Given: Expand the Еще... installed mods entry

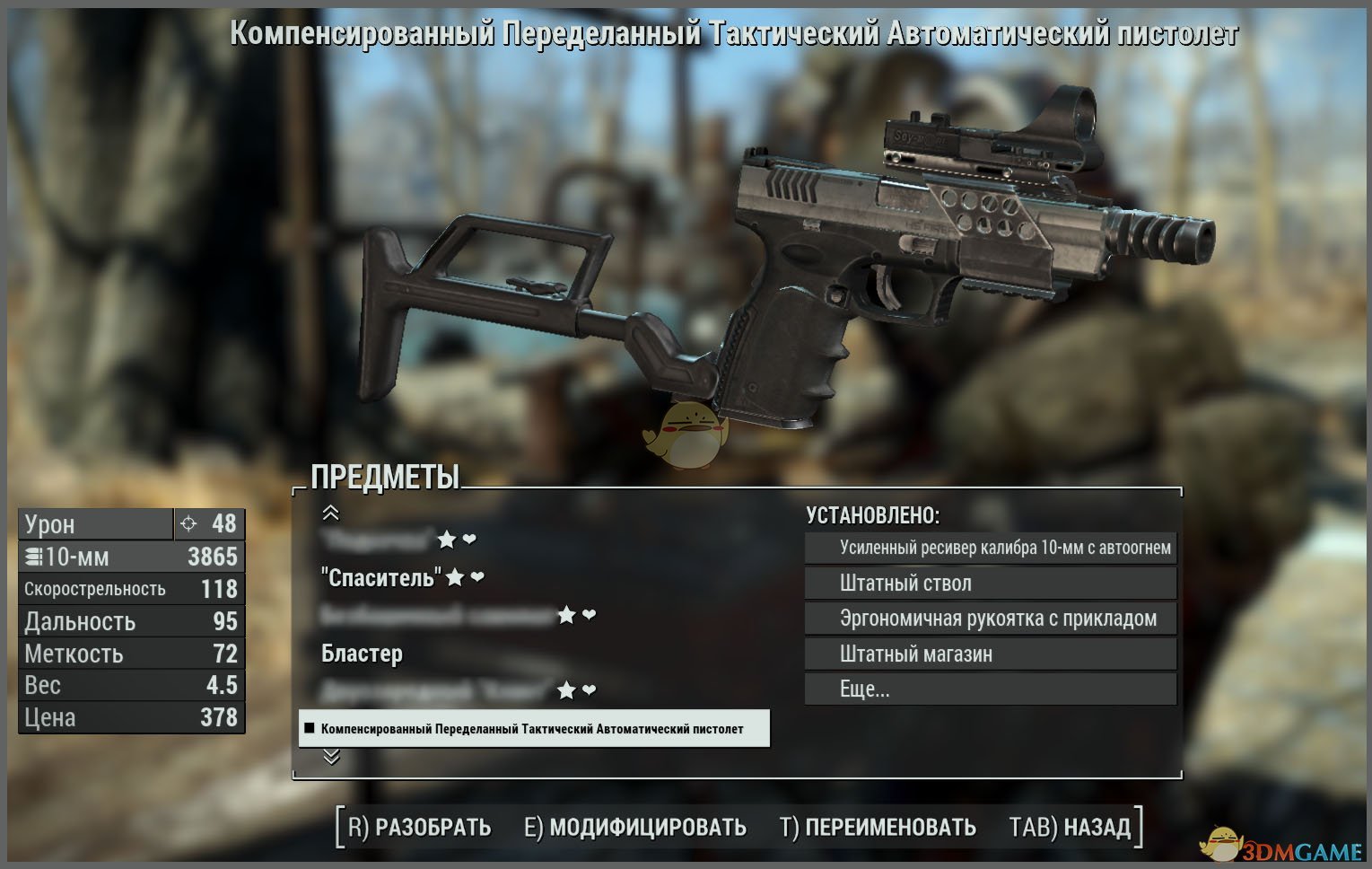Looking at the screenshot, I should point(991,689).
